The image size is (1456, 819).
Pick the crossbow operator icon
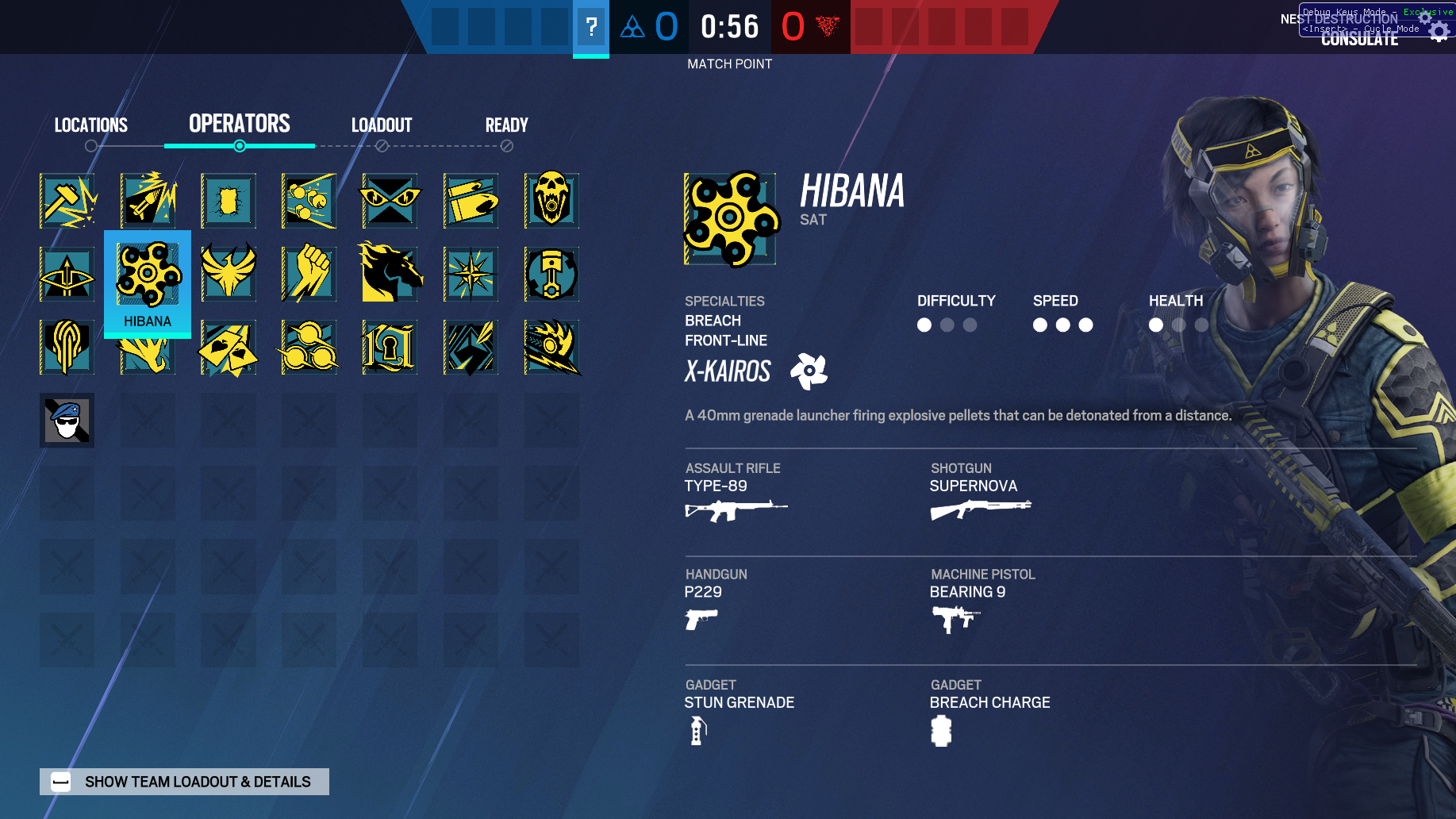(67, 275)
